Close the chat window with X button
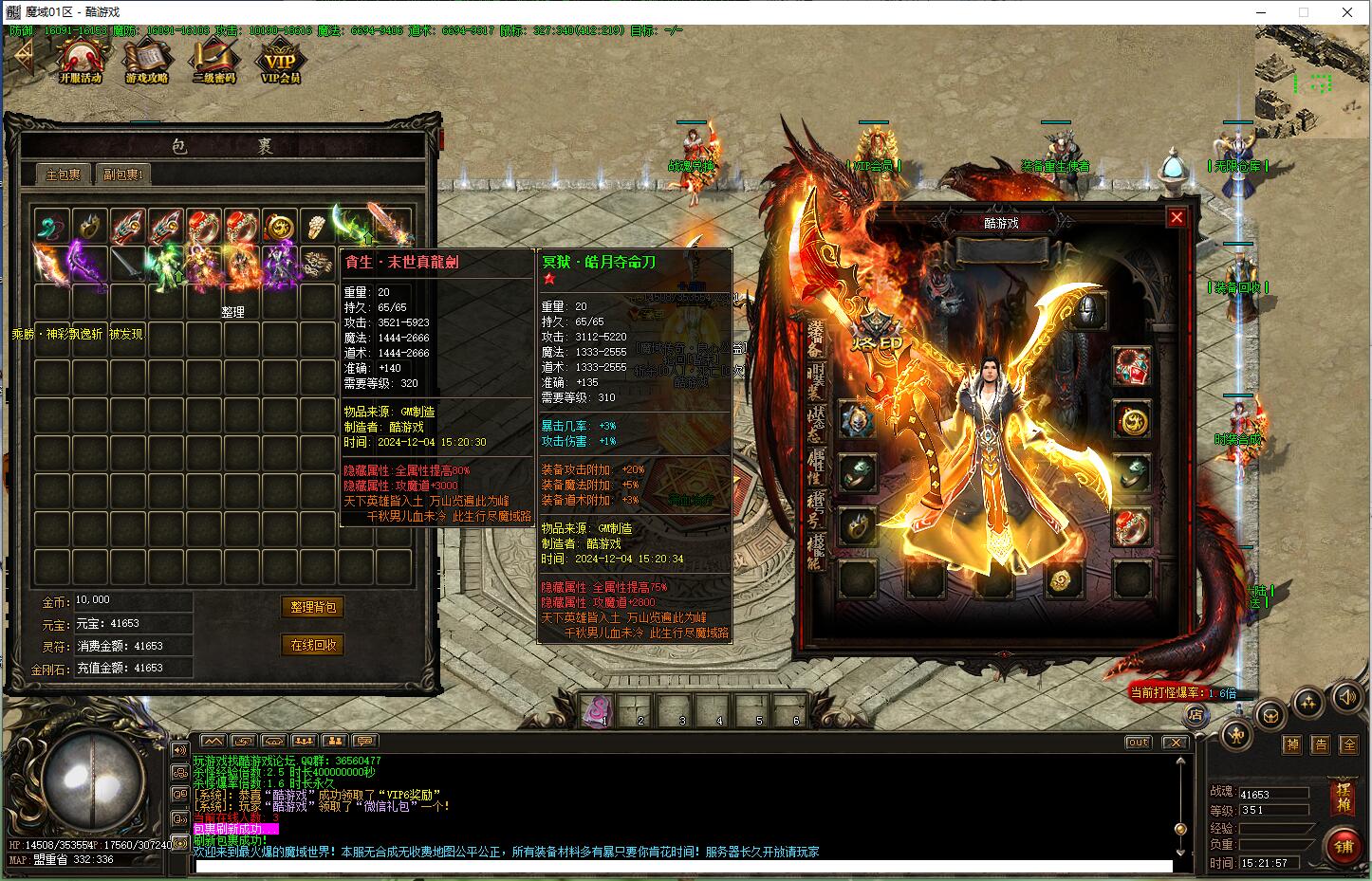This screenshot has height=881, width=1372. click(x=1175, y=743)
